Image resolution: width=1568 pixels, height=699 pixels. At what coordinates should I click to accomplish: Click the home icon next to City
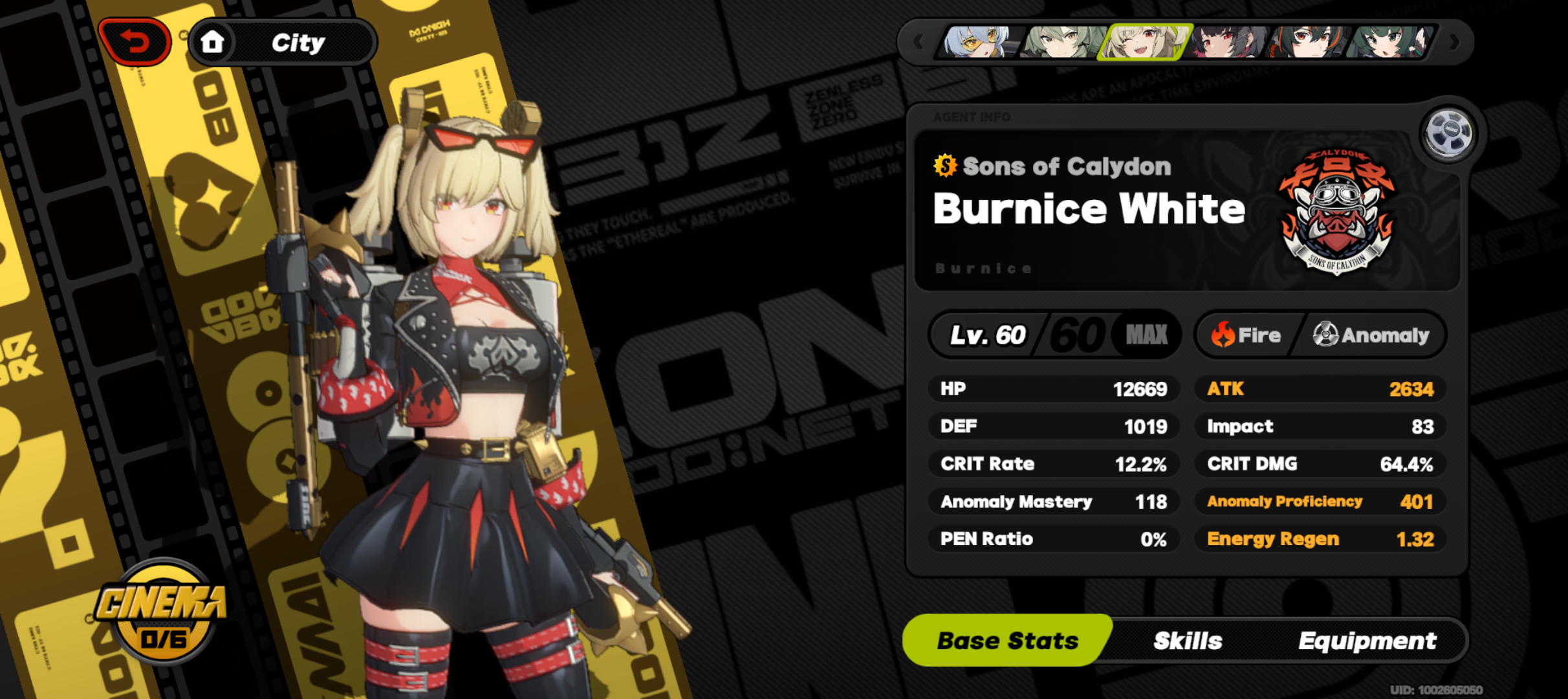(x=213, y=42)
